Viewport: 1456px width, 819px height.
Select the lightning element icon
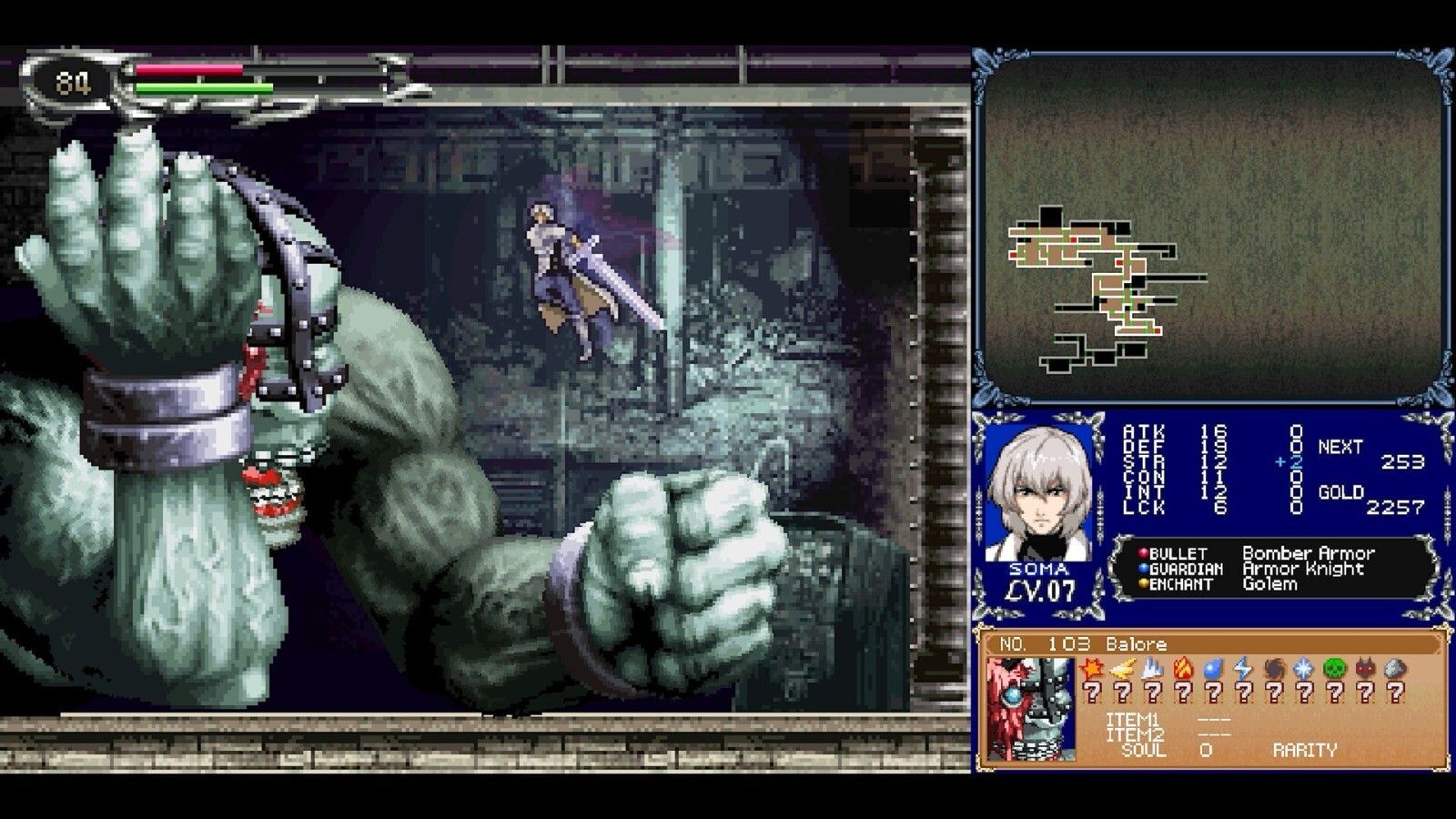coord(1243,667)
